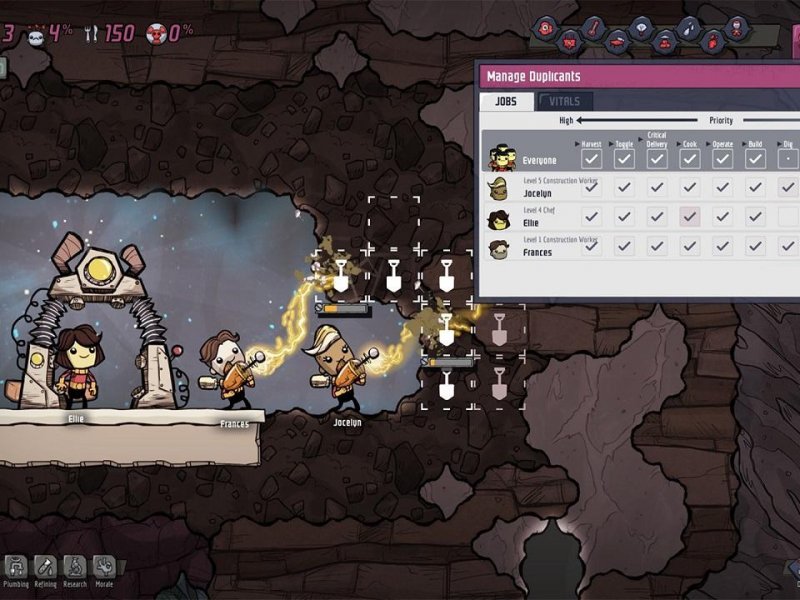Screen dimensions: 800x600
Task: Toggle Everyone's Operate job checkbox
Action: pyautogui.click(x=723, y=159)
